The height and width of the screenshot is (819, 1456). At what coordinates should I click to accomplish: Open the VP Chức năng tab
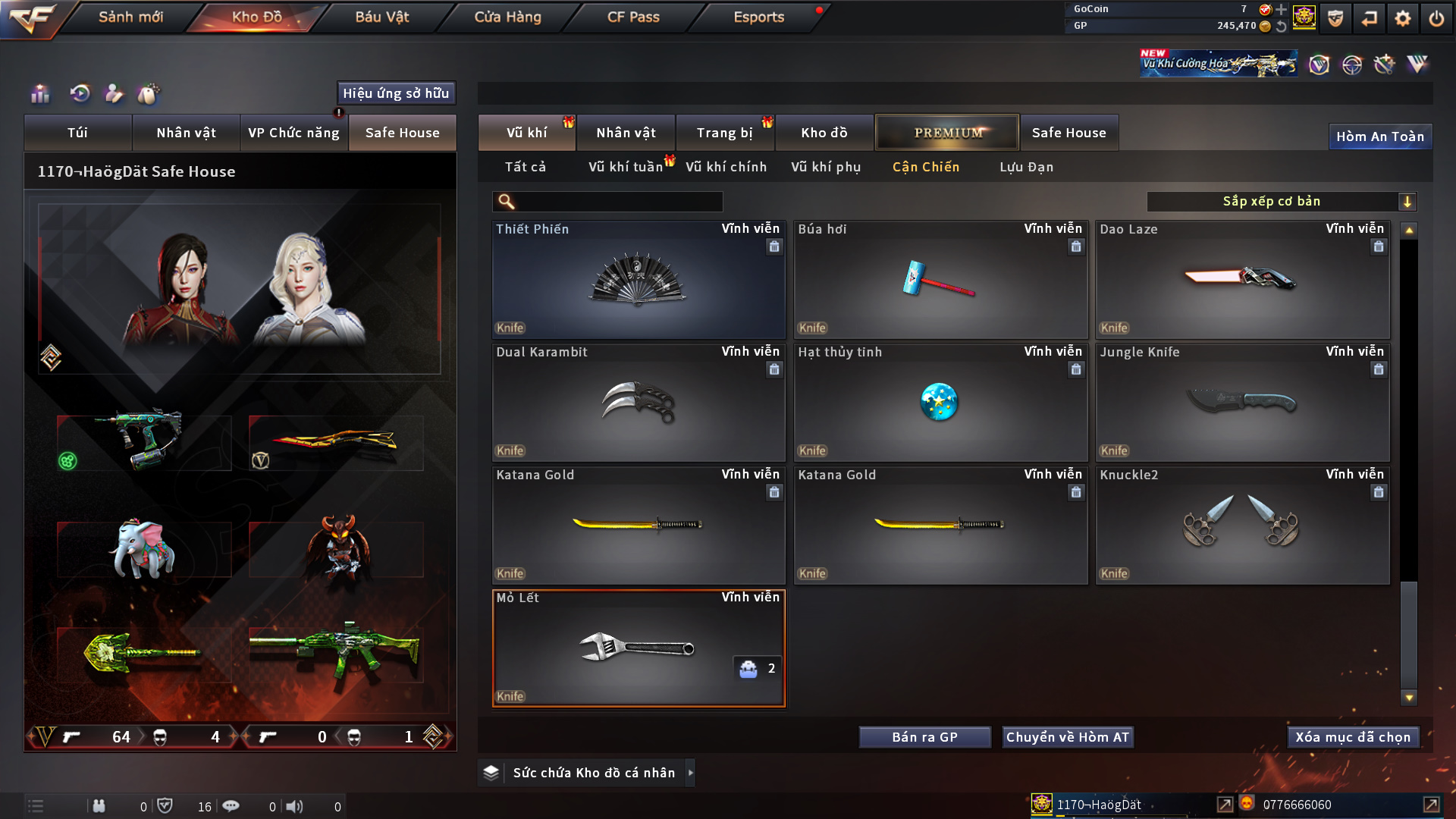pos(293,133)
